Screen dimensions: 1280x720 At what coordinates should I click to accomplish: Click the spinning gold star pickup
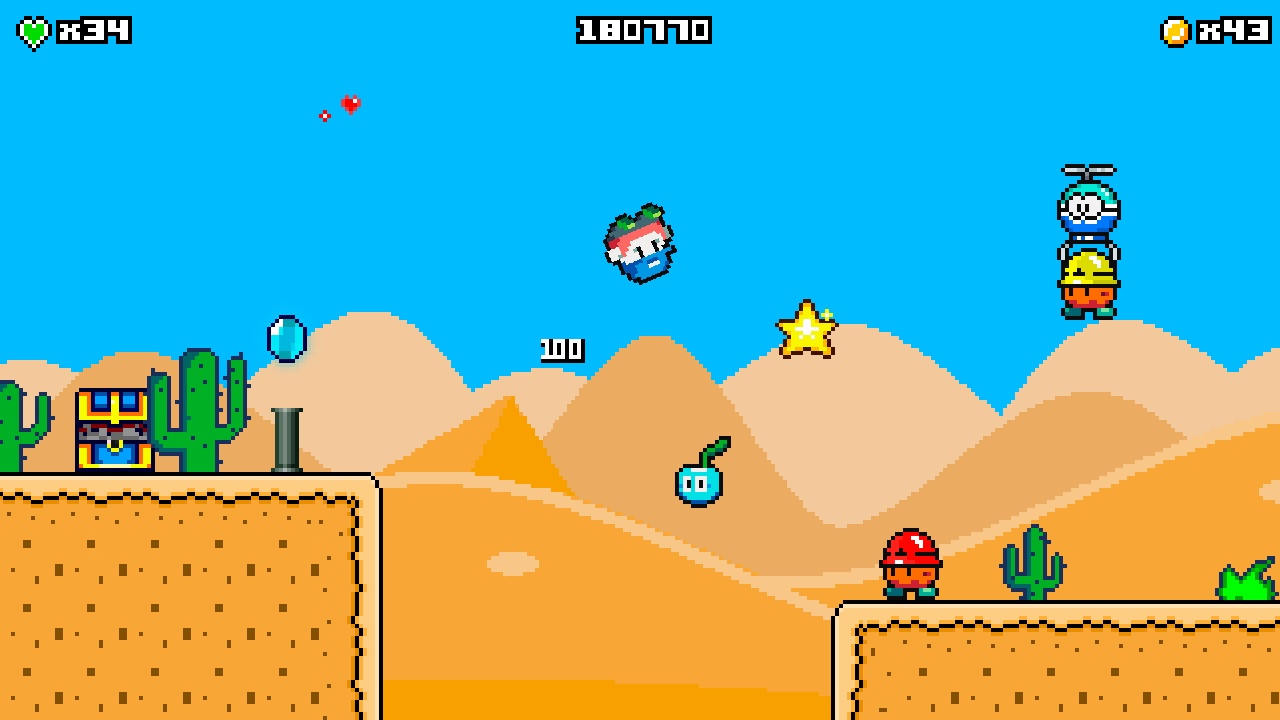(806, 330)
